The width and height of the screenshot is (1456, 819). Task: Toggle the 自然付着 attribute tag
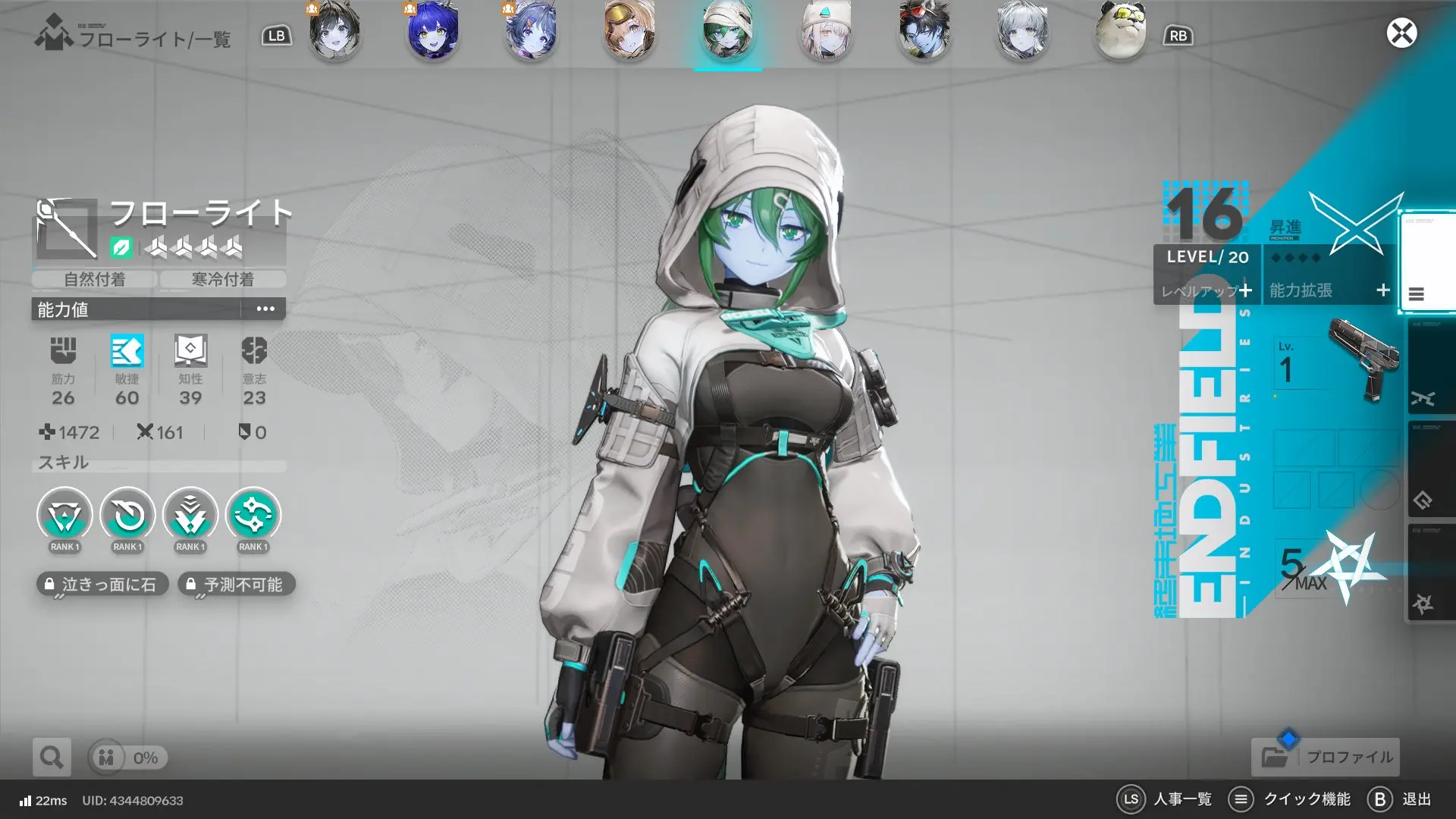pyautogui.click(x=94, y=279)
